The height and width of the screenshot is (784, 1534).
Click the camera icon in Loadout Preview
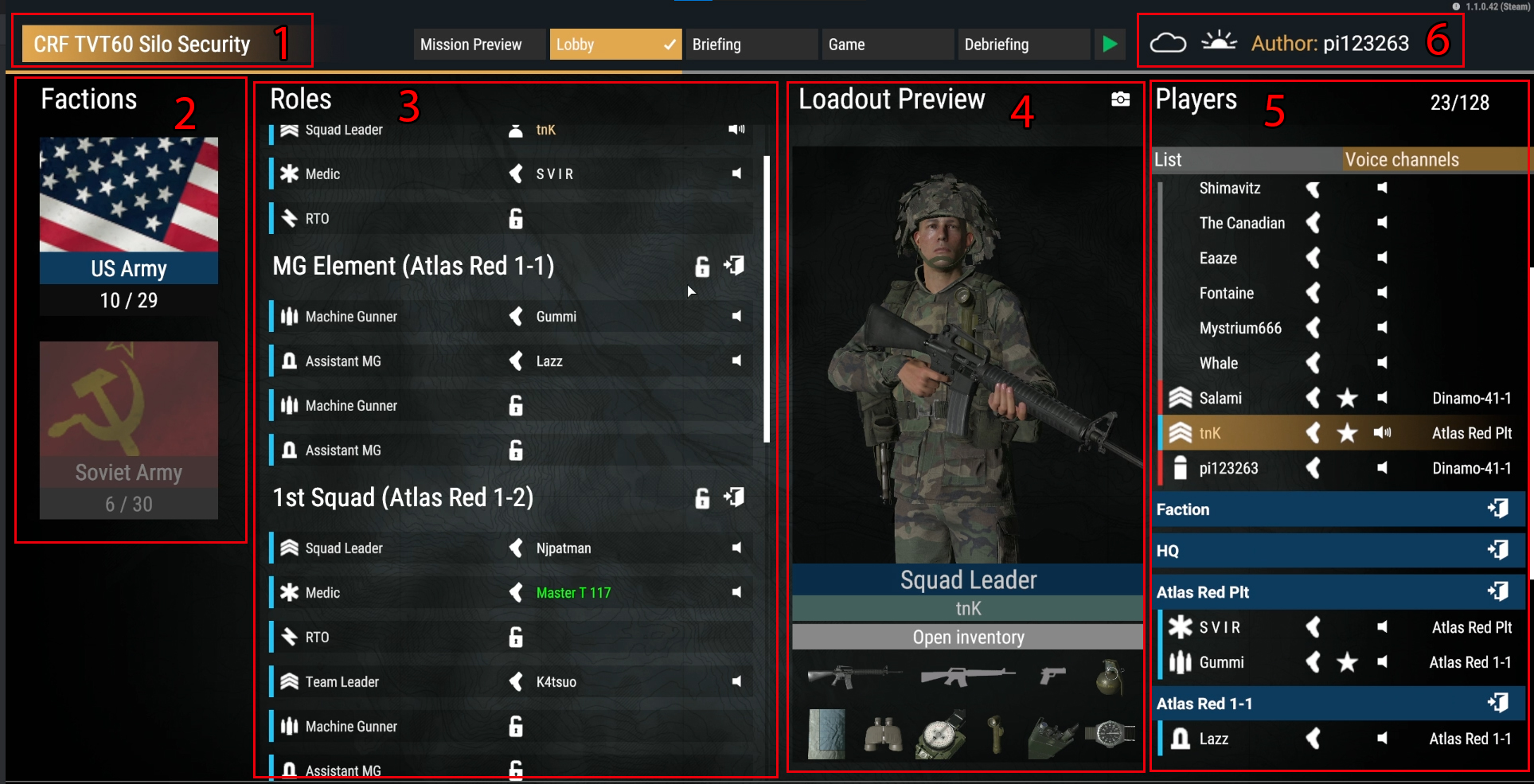pos(1120,99)
